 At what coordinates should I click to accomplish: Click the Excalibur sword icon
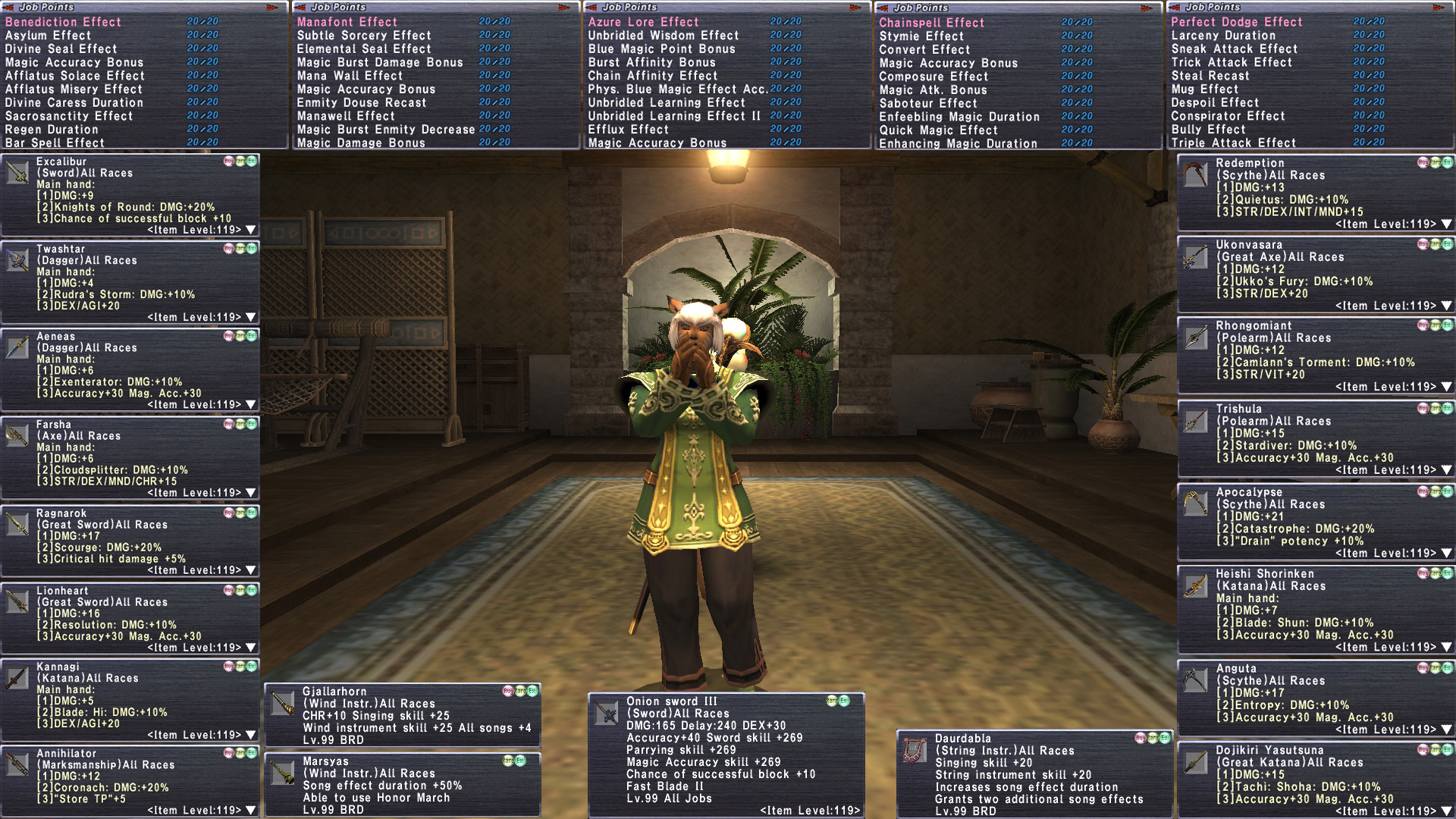[17, 173]
